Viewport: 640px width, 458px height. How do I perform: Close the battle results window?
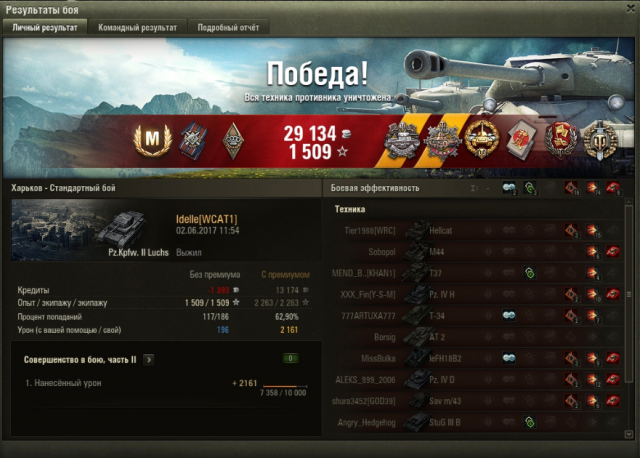(628, 9)
